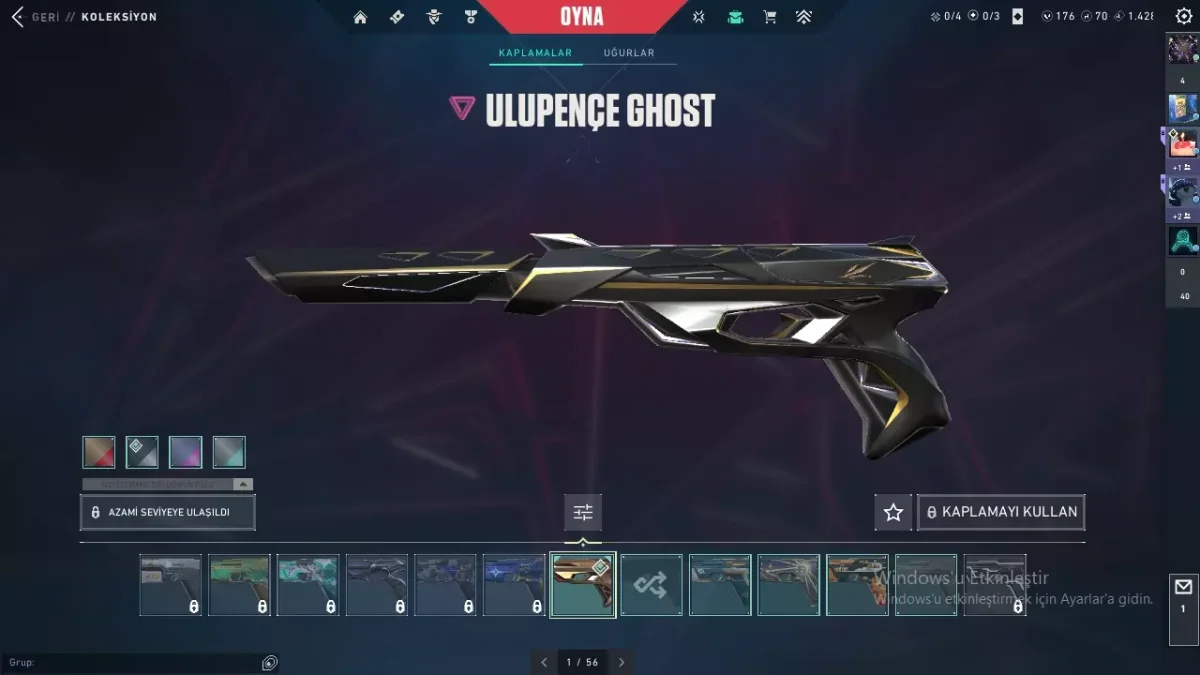The height and width of the screenshot is (675, 1200).
Task: Open the store cart icon
Action: point(769,17)
